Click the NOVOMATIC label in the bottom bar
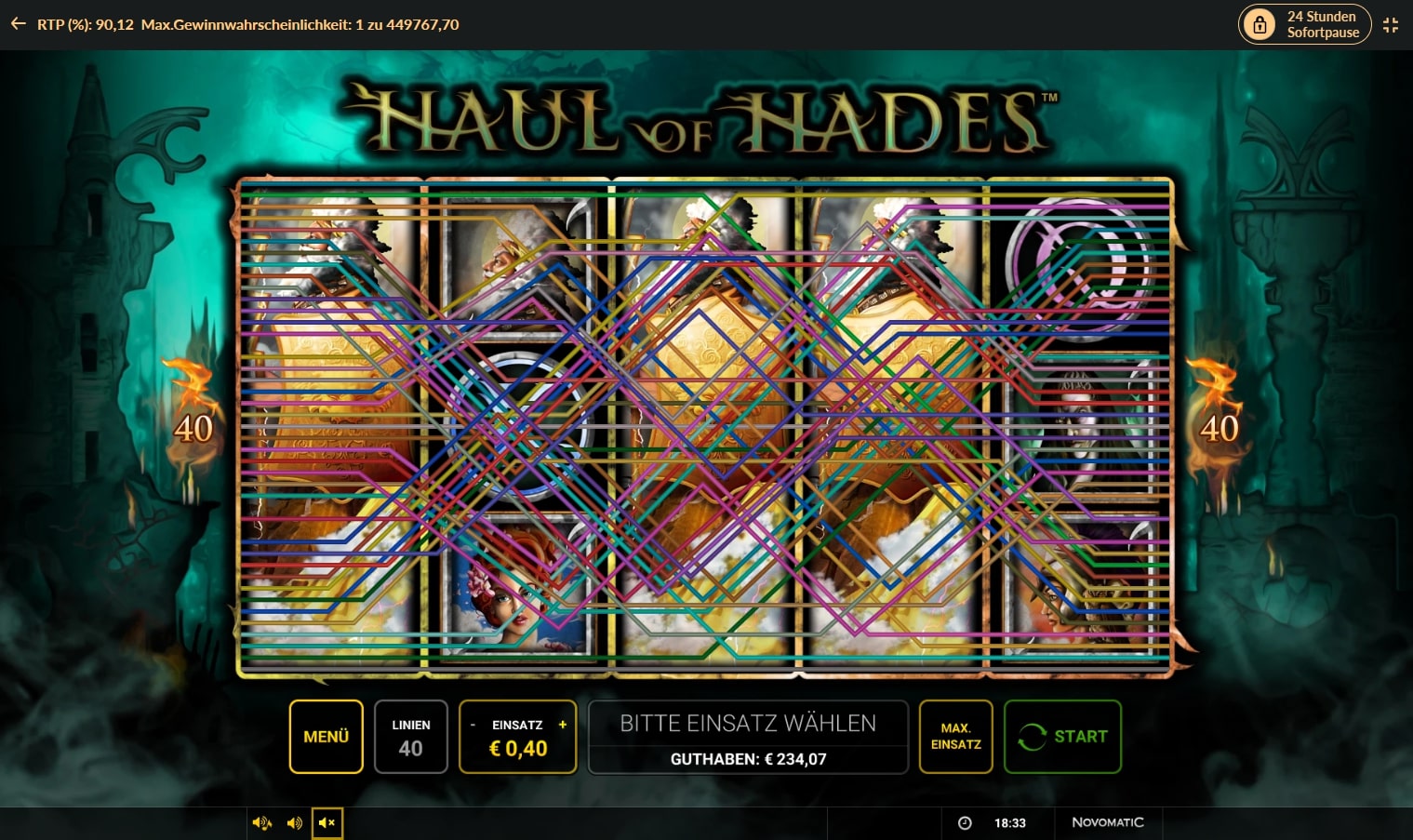The height and width of the screenshot is (840, 1413). tap(1108, 822)
